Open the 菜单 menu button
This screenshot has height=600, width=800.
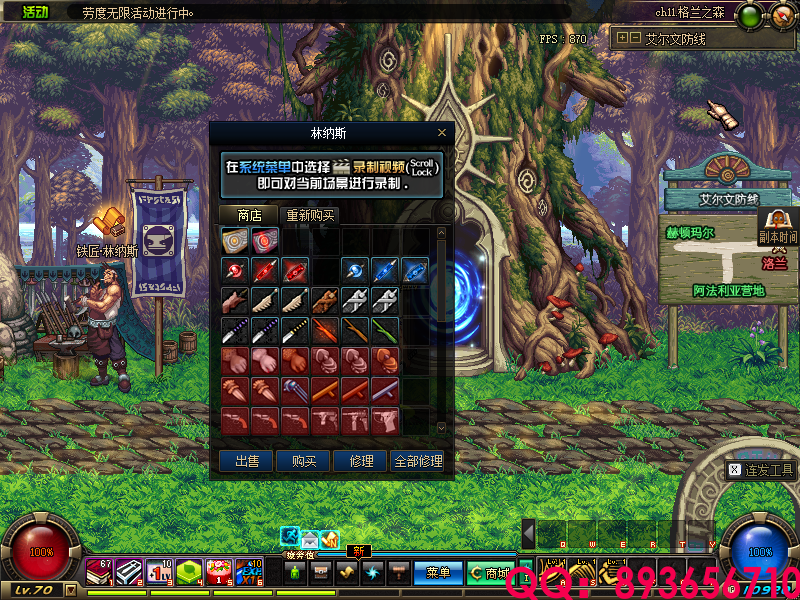click(438, 573)
